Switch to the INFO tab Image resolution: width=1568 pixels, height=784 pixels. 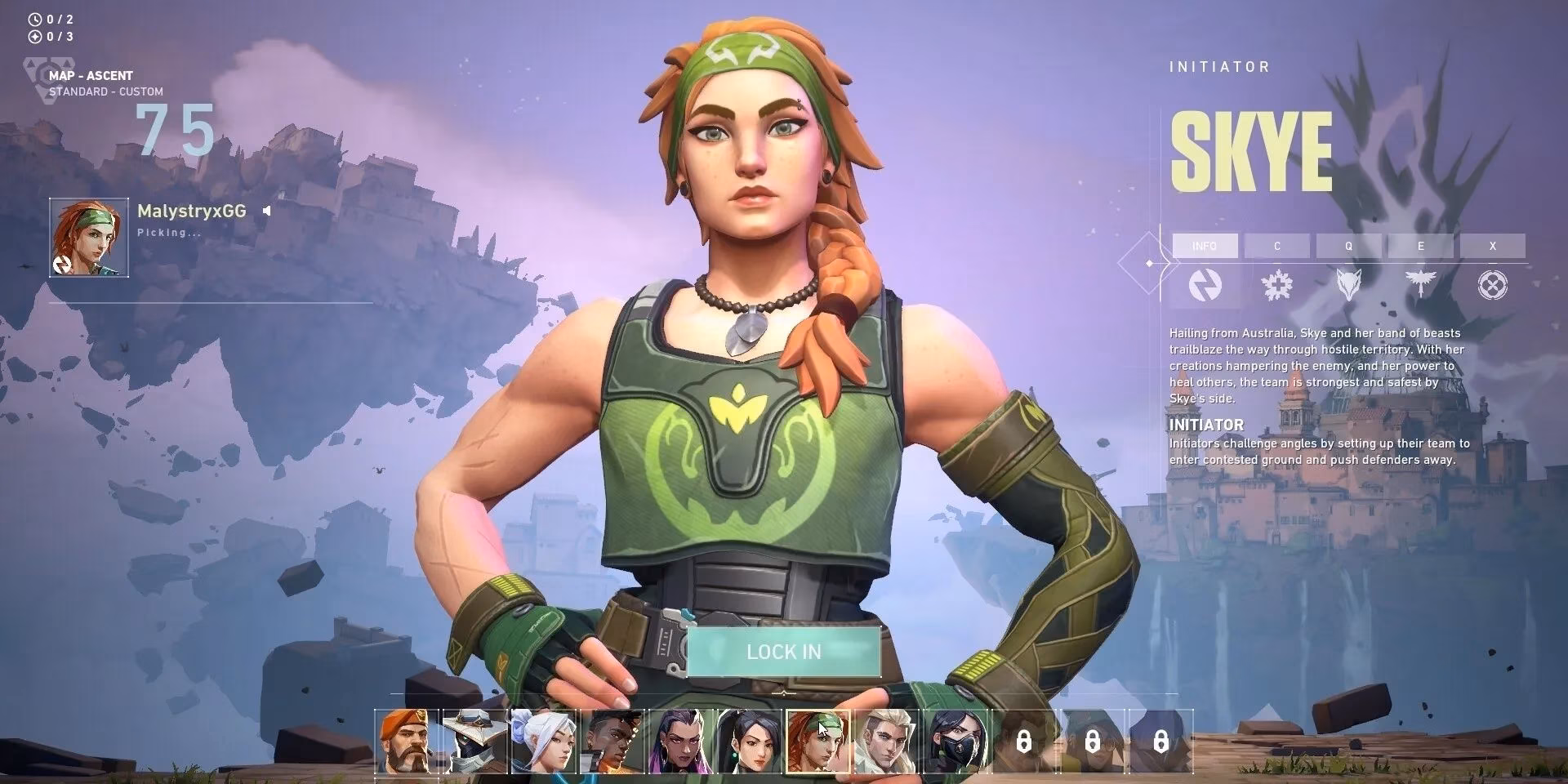1205,246
